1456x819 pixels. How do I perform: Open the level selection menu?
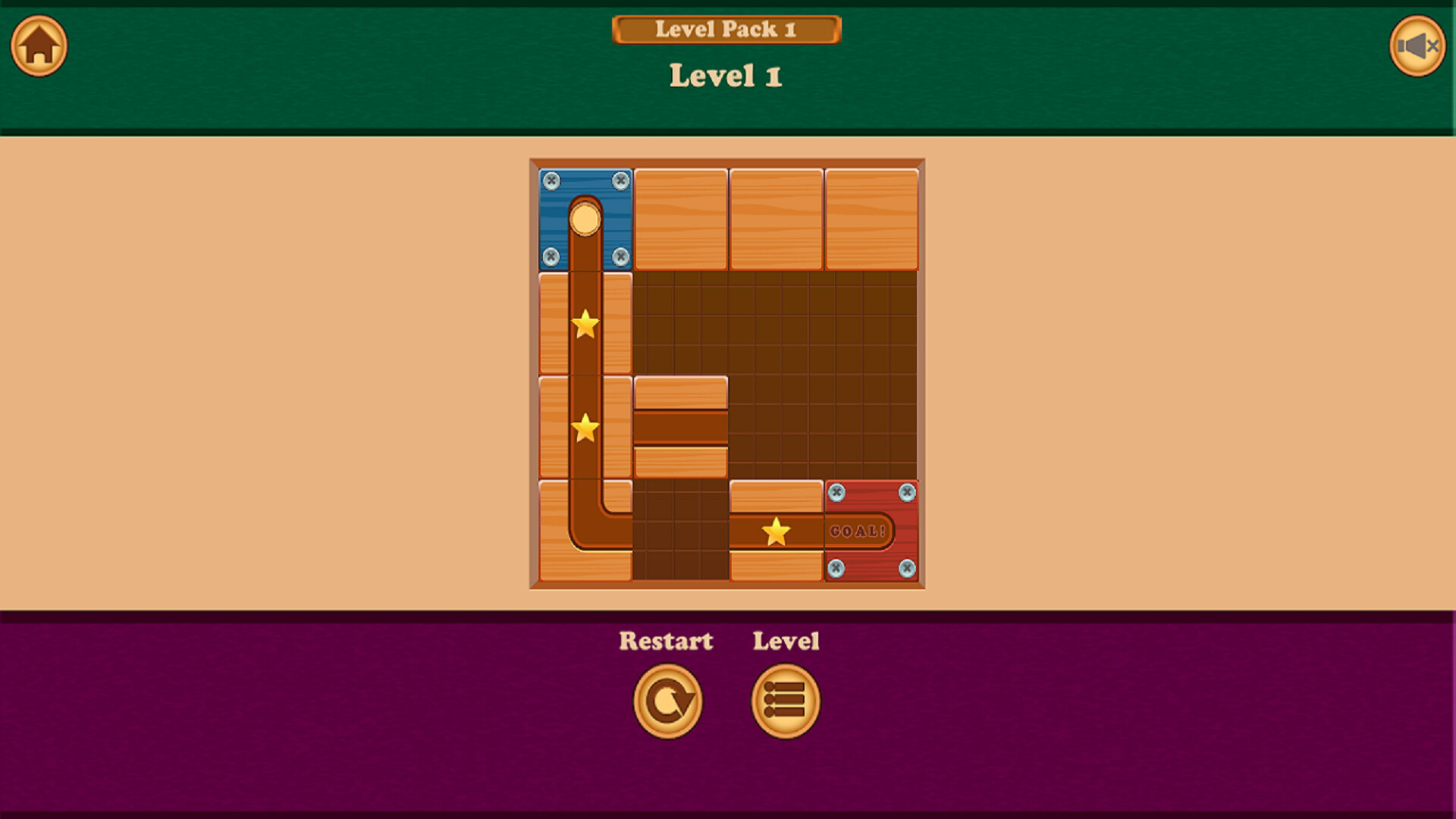pos(785,700)
